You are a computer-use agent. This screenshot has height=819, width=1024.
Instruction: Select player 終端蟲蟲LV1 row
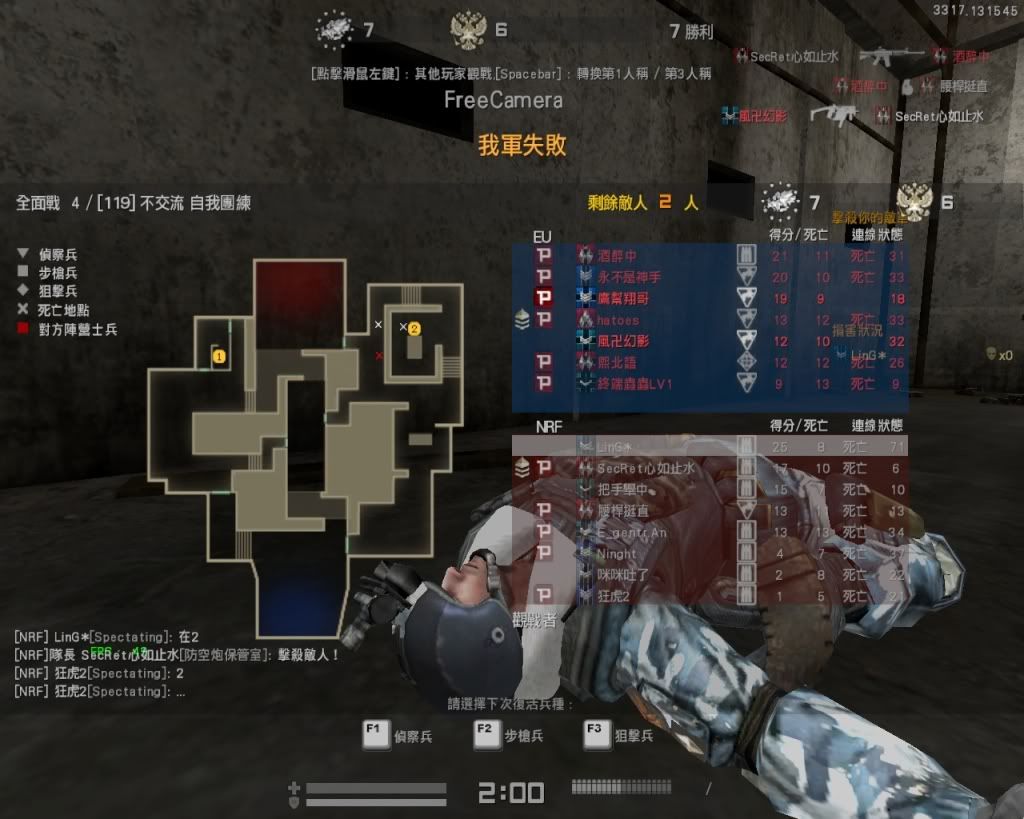[x=634, y=383]
